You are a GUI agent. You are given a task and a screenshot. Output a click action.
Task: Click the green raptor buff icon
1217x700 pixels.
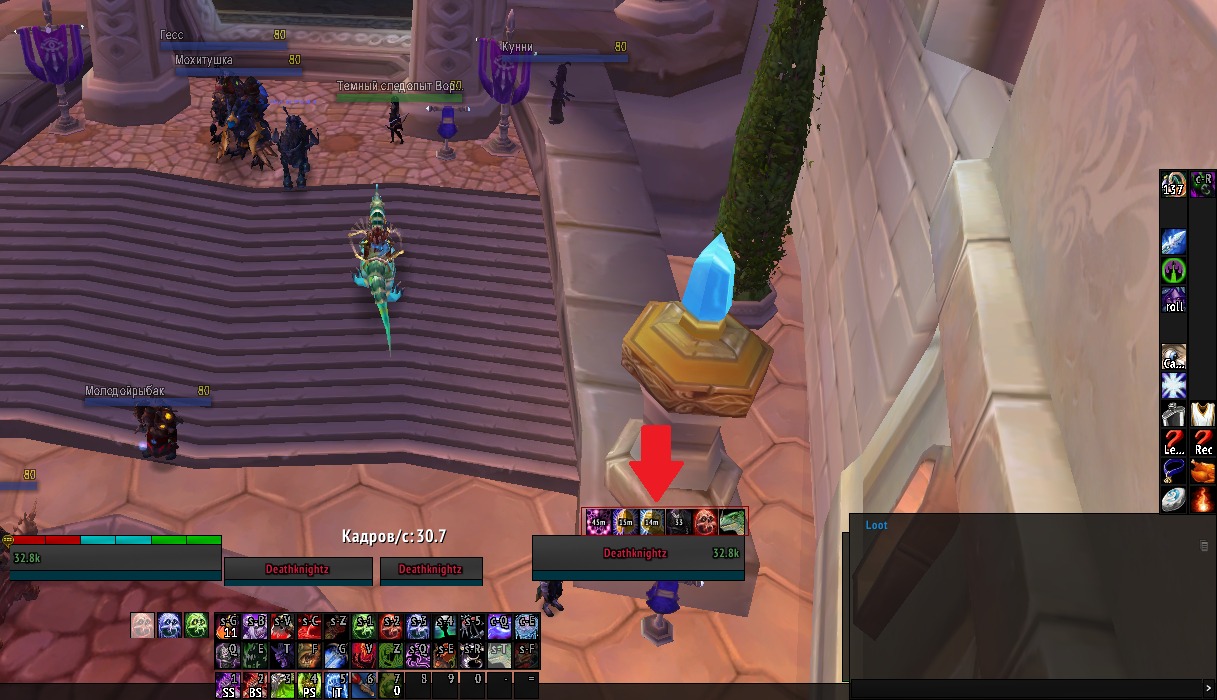click(732, 521)
